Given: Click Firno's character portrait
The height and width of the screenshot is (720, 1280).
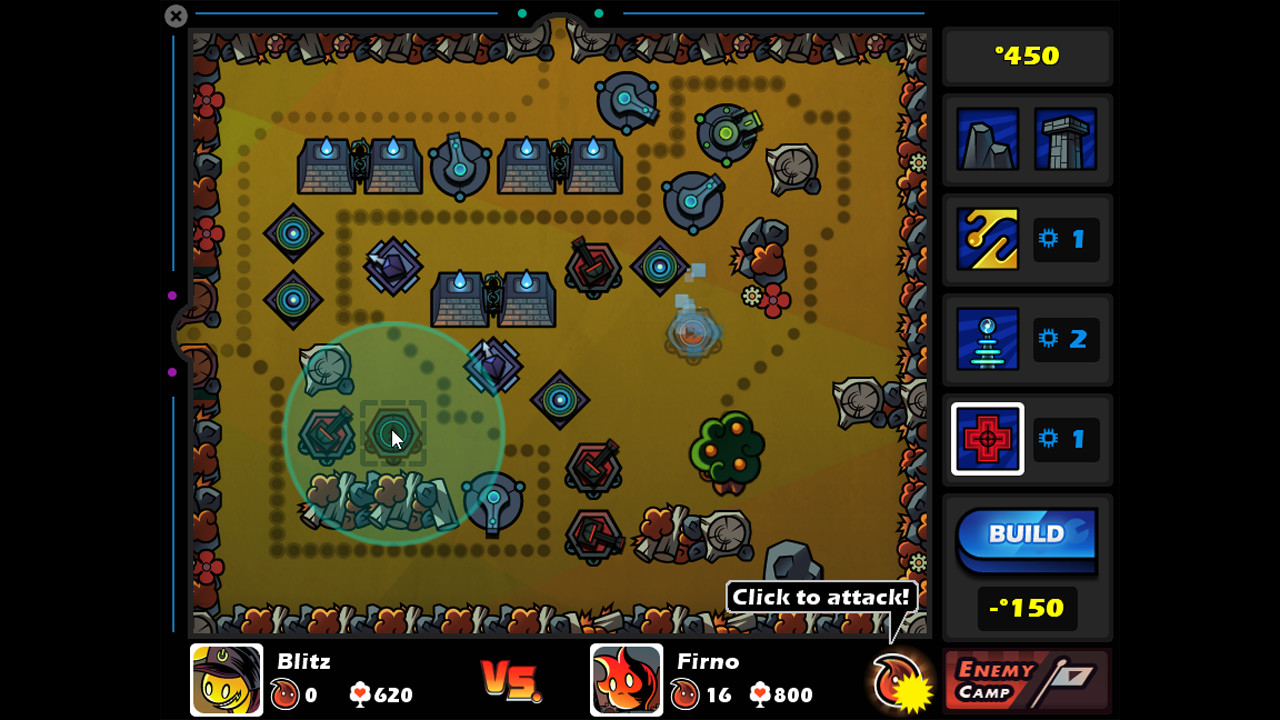Looking at the screenshot, I should (628, 679).
